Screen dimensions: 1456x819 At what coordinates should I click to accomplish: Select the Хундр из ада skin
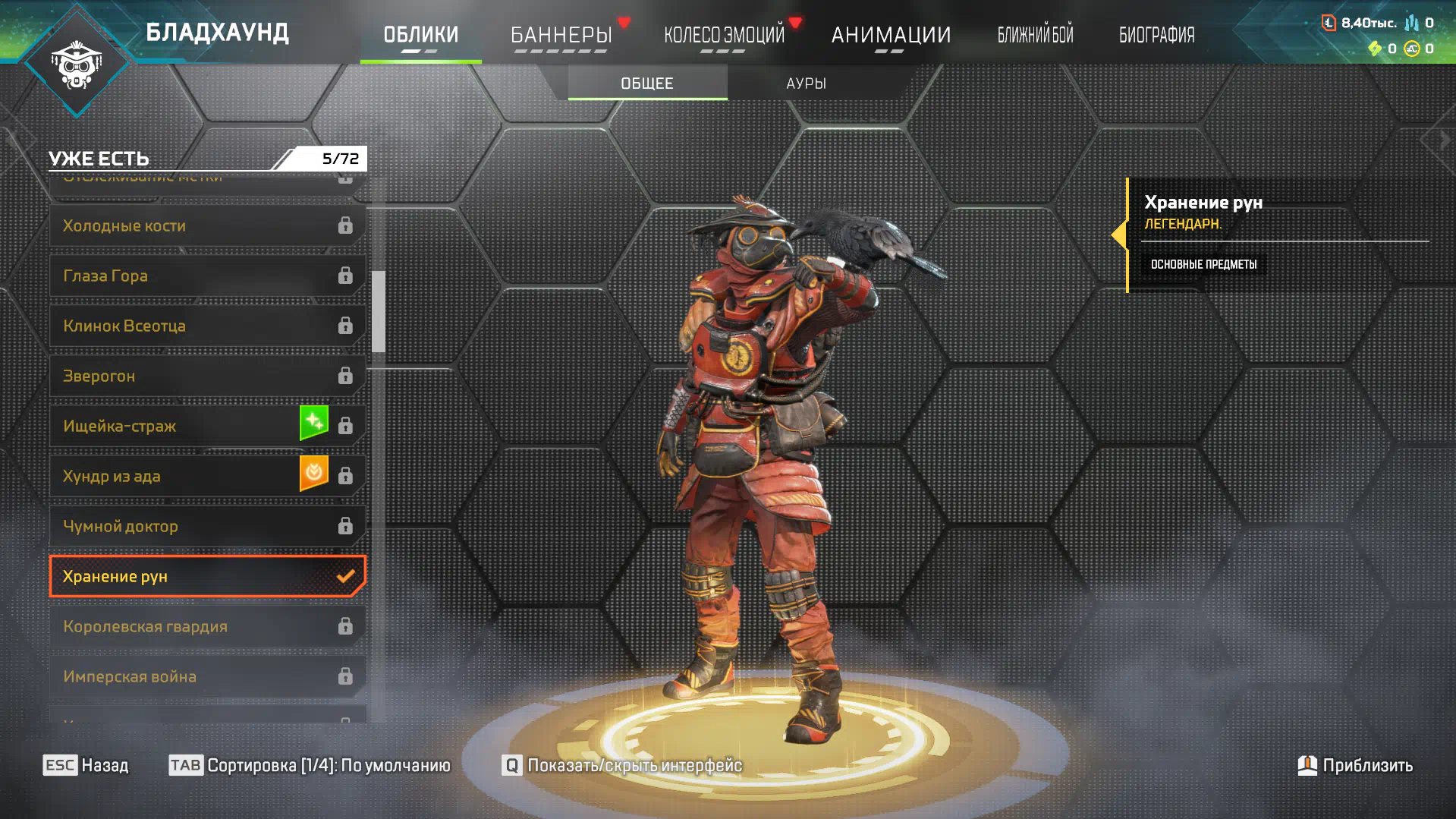pyautogui.click(x=175, y=476)
